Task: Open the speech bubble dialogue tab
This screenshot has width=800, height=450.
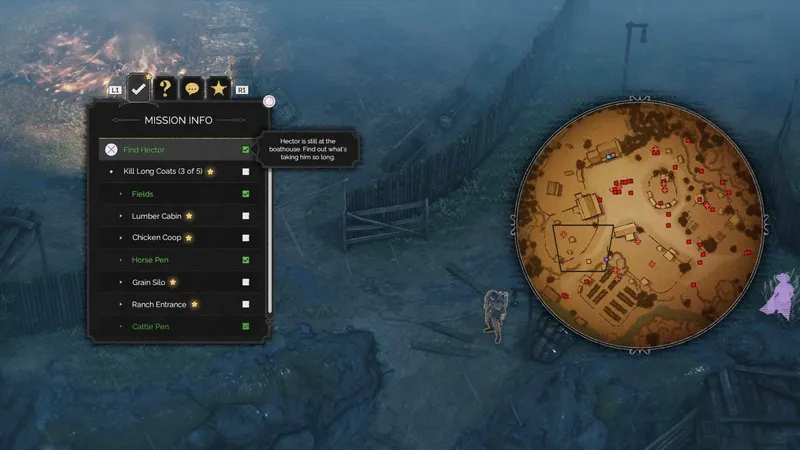Action: (x=192, y=89)
